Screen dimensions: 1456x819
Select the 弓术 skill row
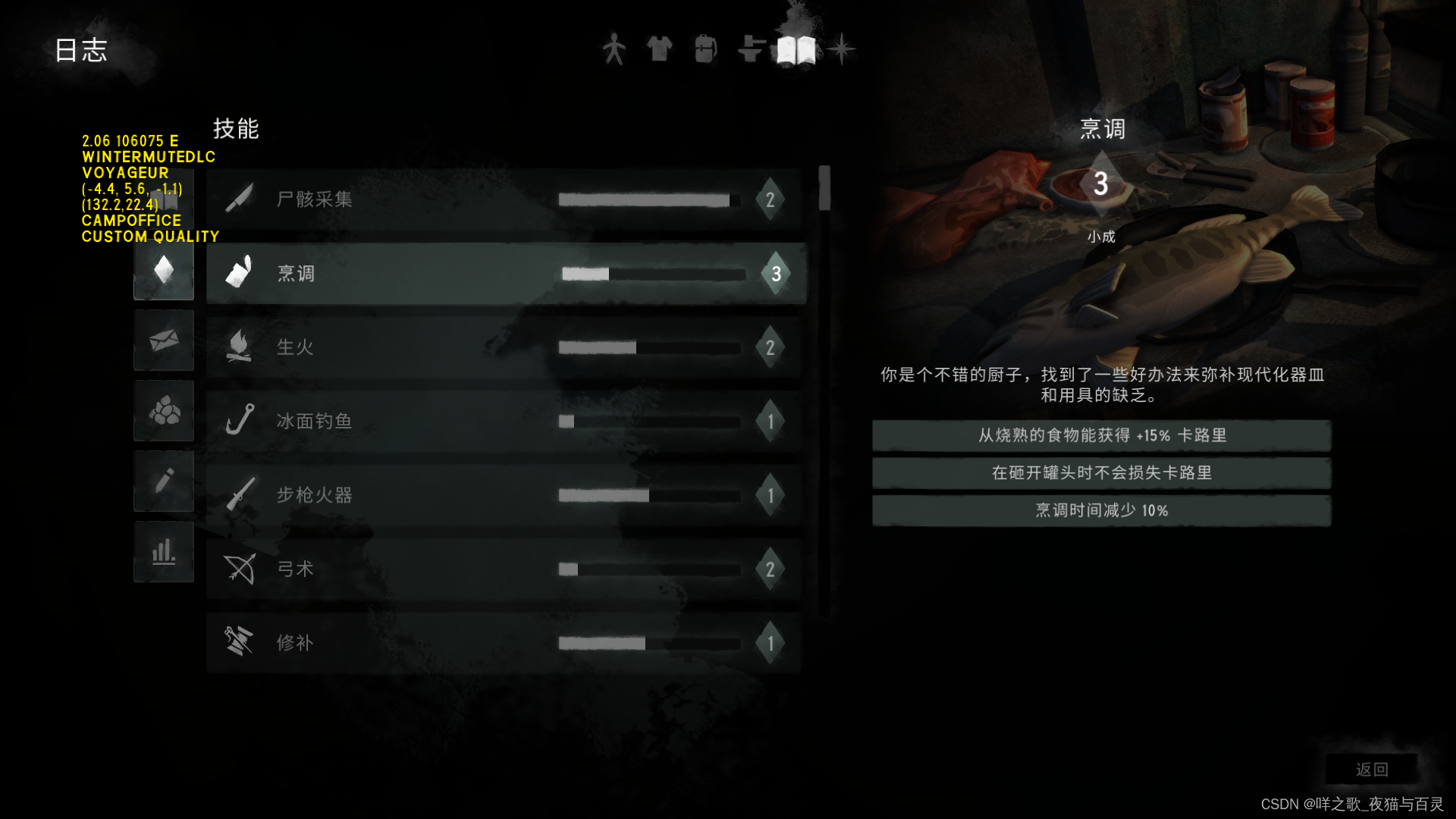tap(504, 570)
